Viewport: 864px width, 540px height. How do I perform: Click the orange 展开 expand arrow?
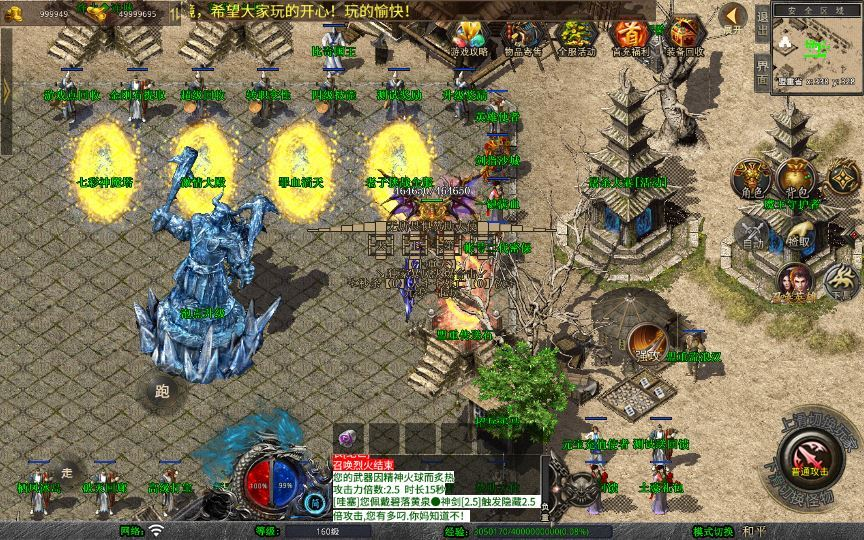pos(733,17)
